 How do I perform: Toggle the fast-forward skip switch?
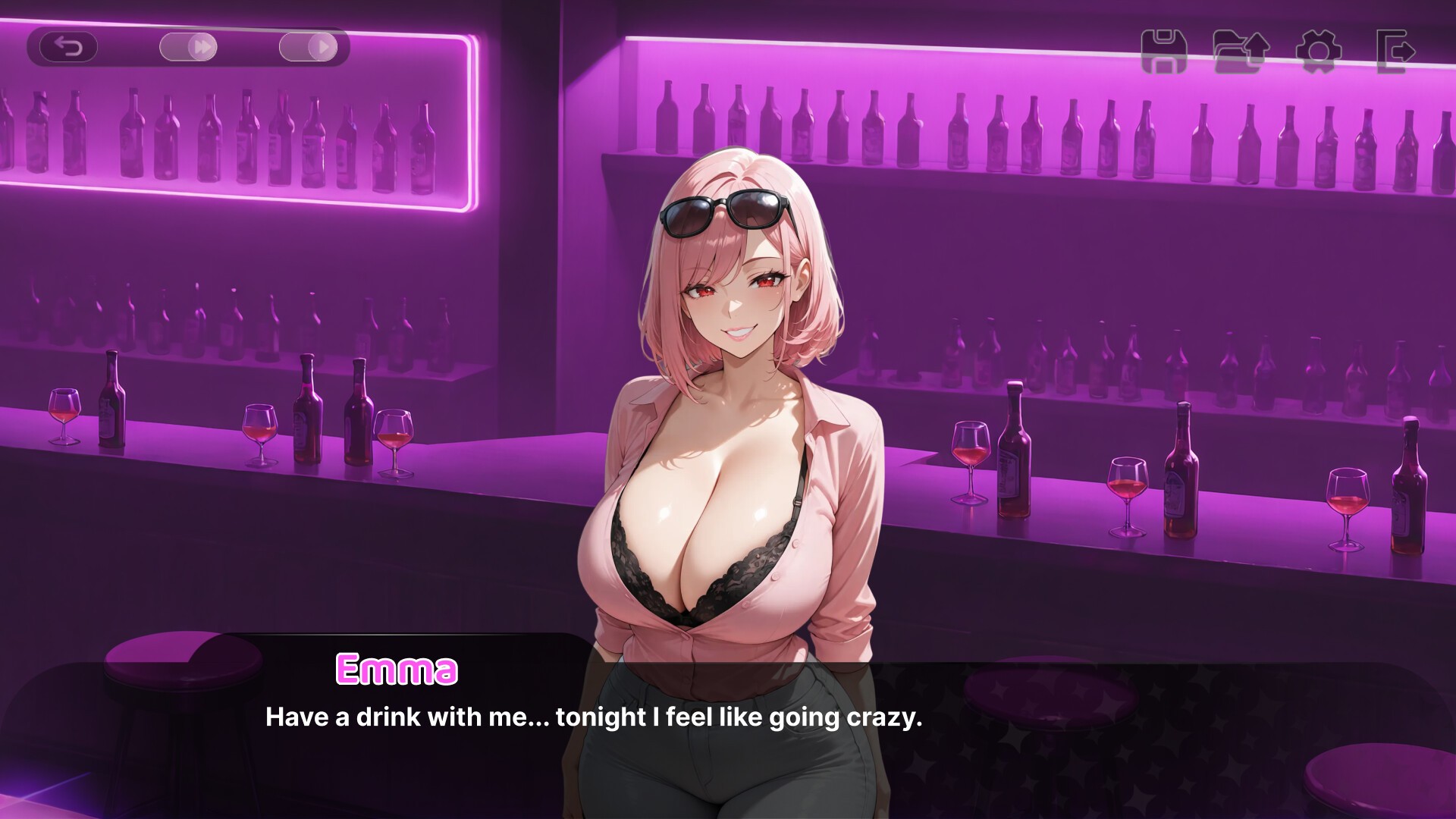(x=188, y=48)
